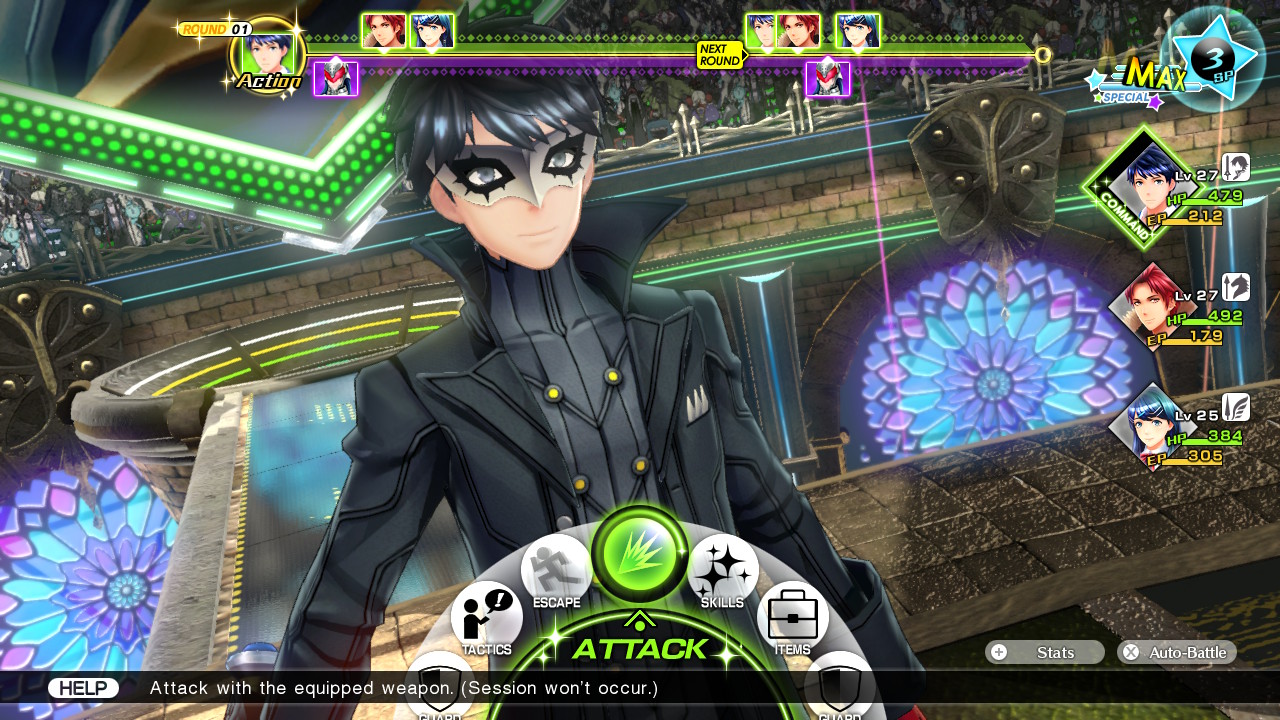Select the Escape command

click(556, 570)
